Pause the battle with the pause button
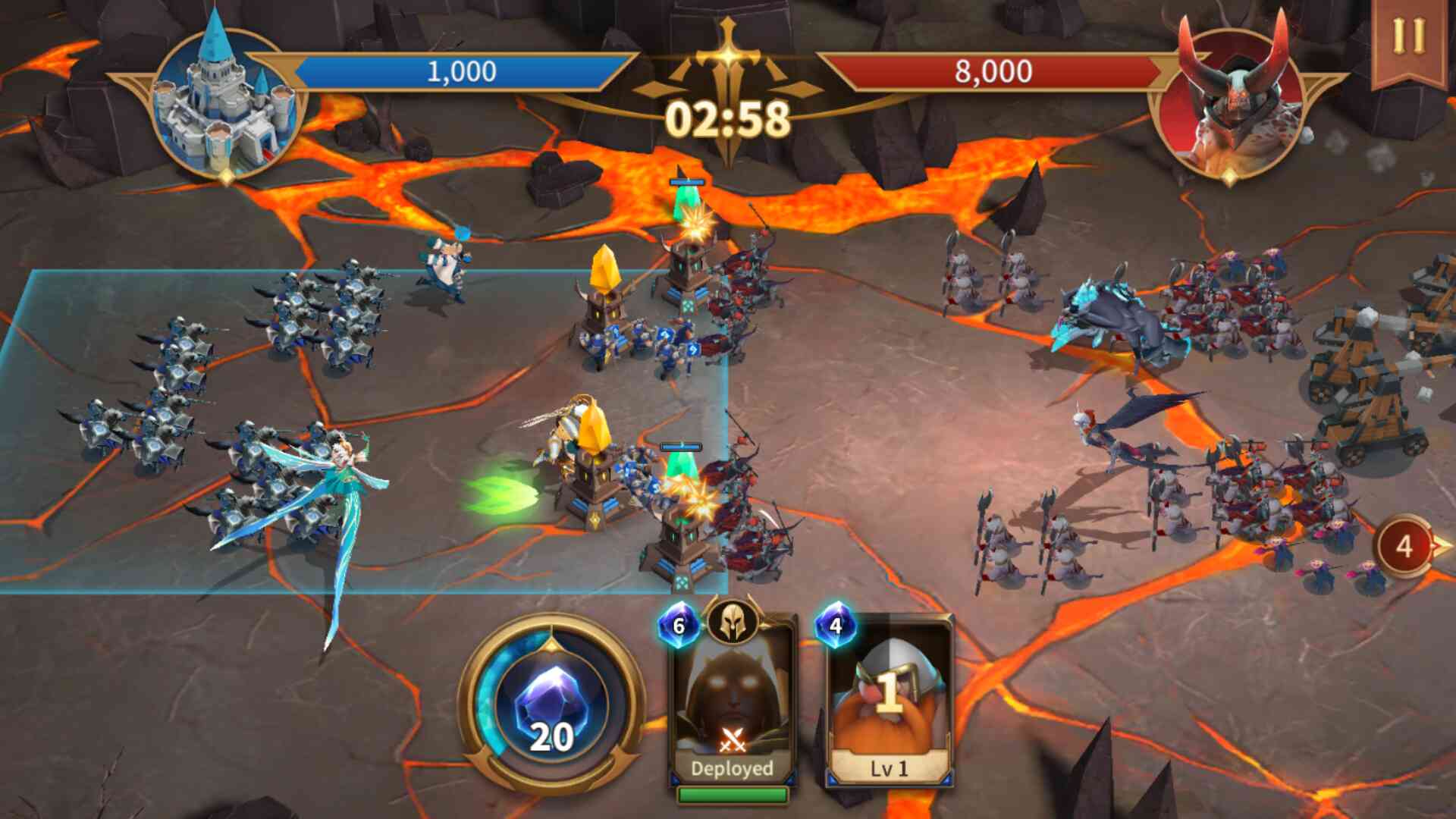The image size is (1456, 819). pos(1408,36)
